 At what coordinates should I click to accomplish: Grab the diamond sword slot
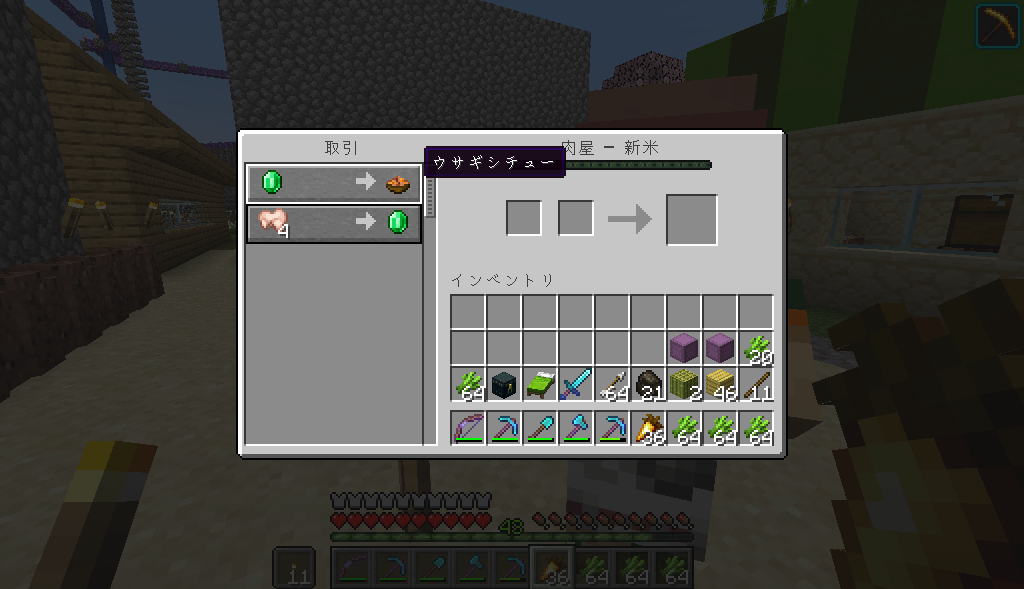[576, 385]
